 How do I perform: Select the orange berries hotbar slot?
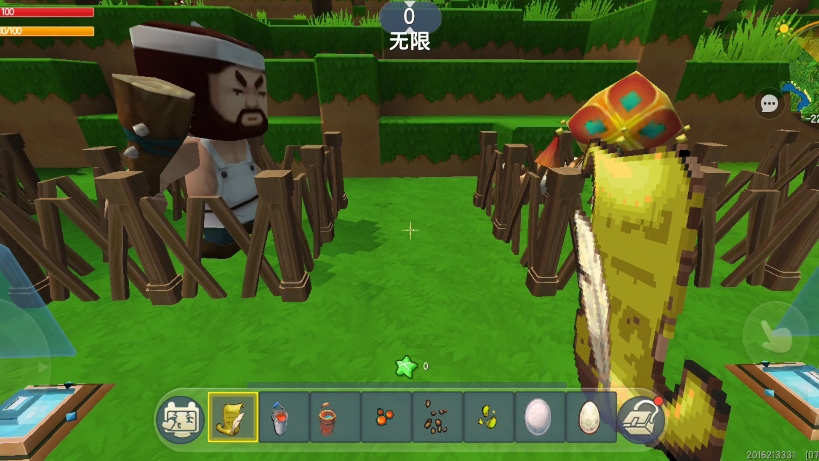pos(386,417)
